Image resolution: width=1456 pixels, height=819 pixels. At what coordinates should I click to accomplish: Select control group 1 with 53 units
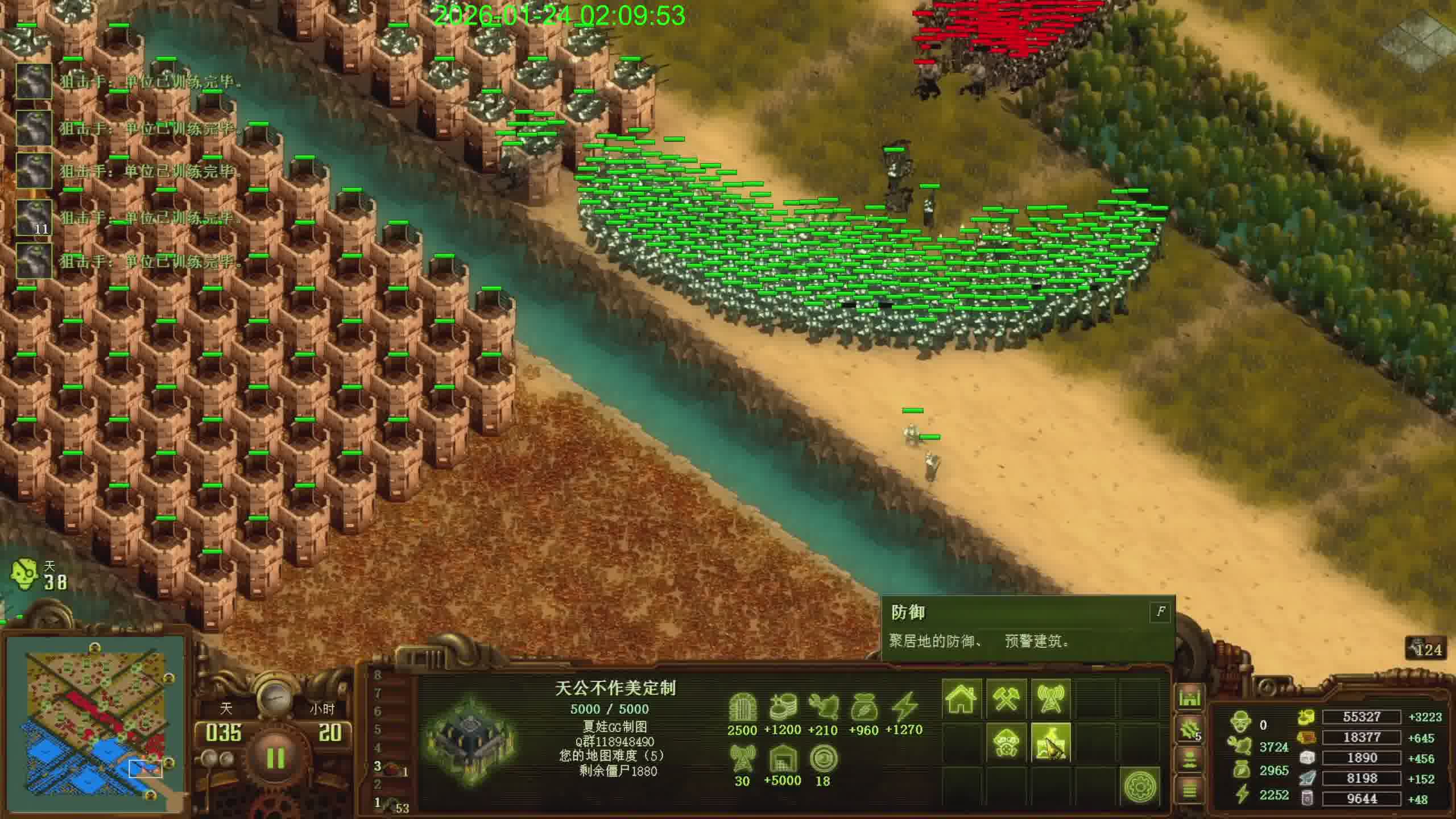(392, 804)
